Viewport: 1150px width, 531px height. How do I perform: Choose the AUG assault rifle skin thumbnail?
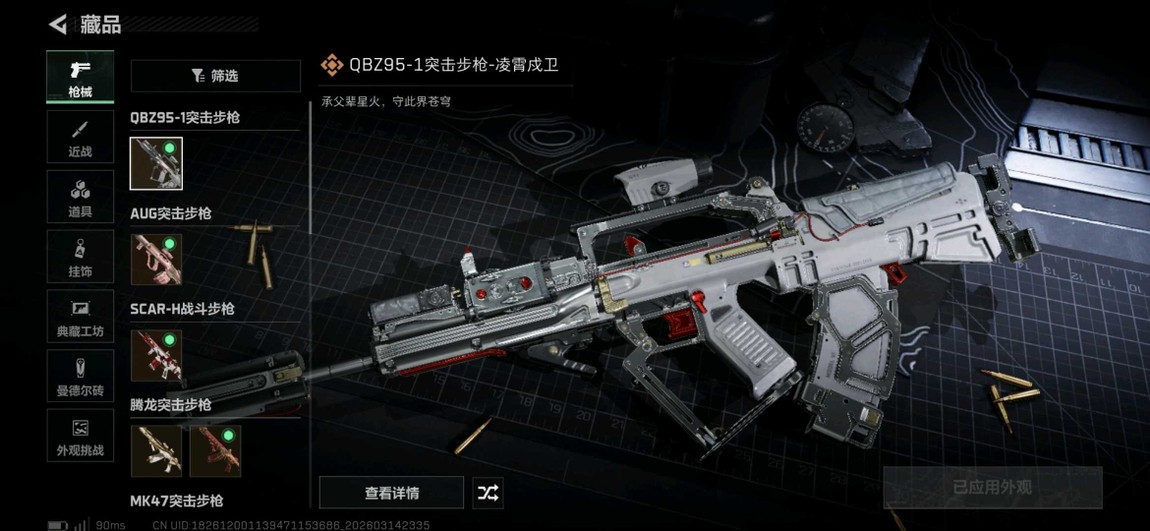pyautogui.click(x=156, y=260)
